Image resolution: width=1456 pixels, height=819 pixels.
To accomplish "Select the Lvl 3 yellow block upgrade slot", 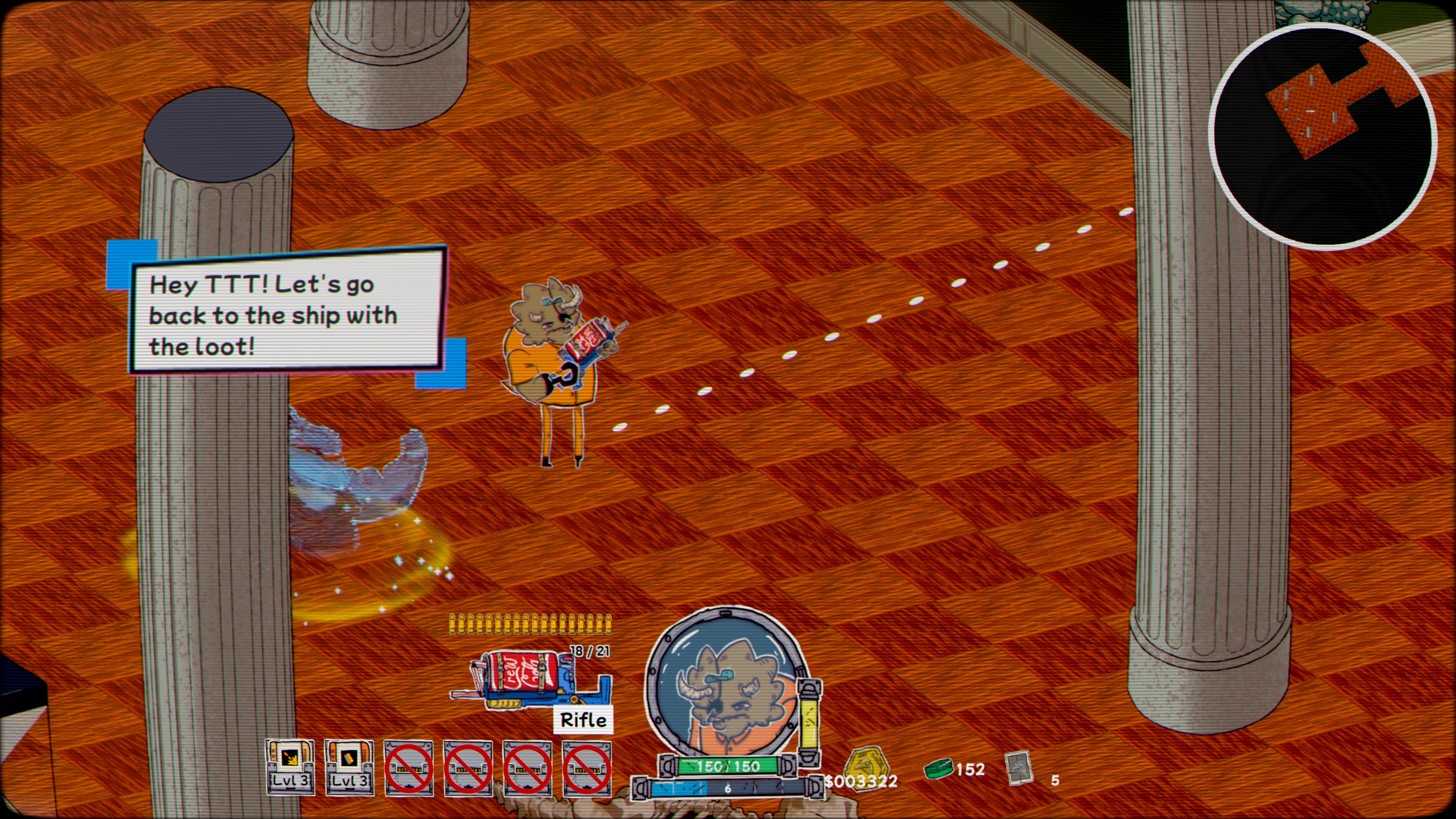I will tap(349, 766).
